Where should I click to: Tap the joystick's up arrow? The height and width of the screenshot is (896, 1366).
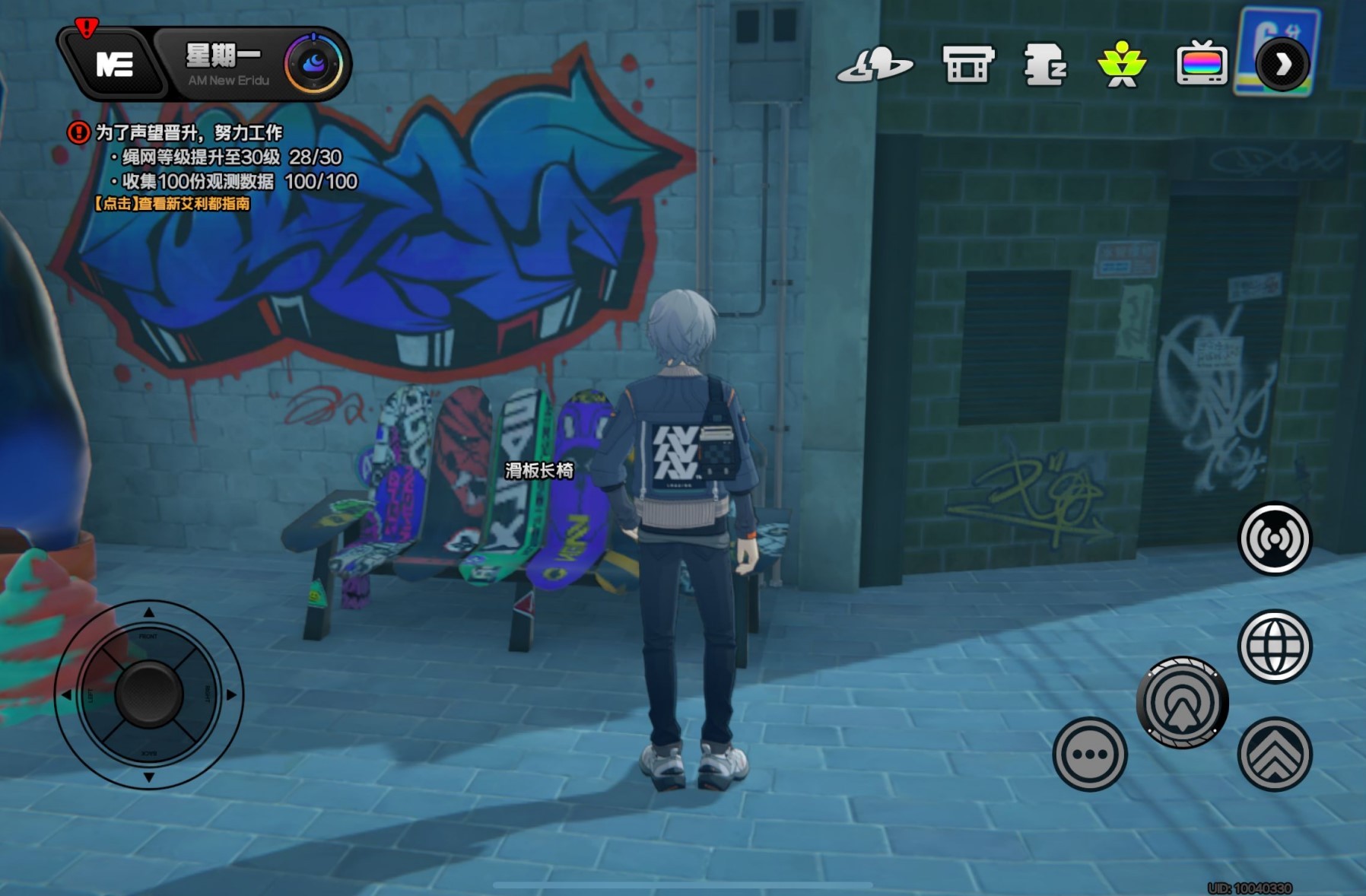pyautogui.click(x=149, y=612)
